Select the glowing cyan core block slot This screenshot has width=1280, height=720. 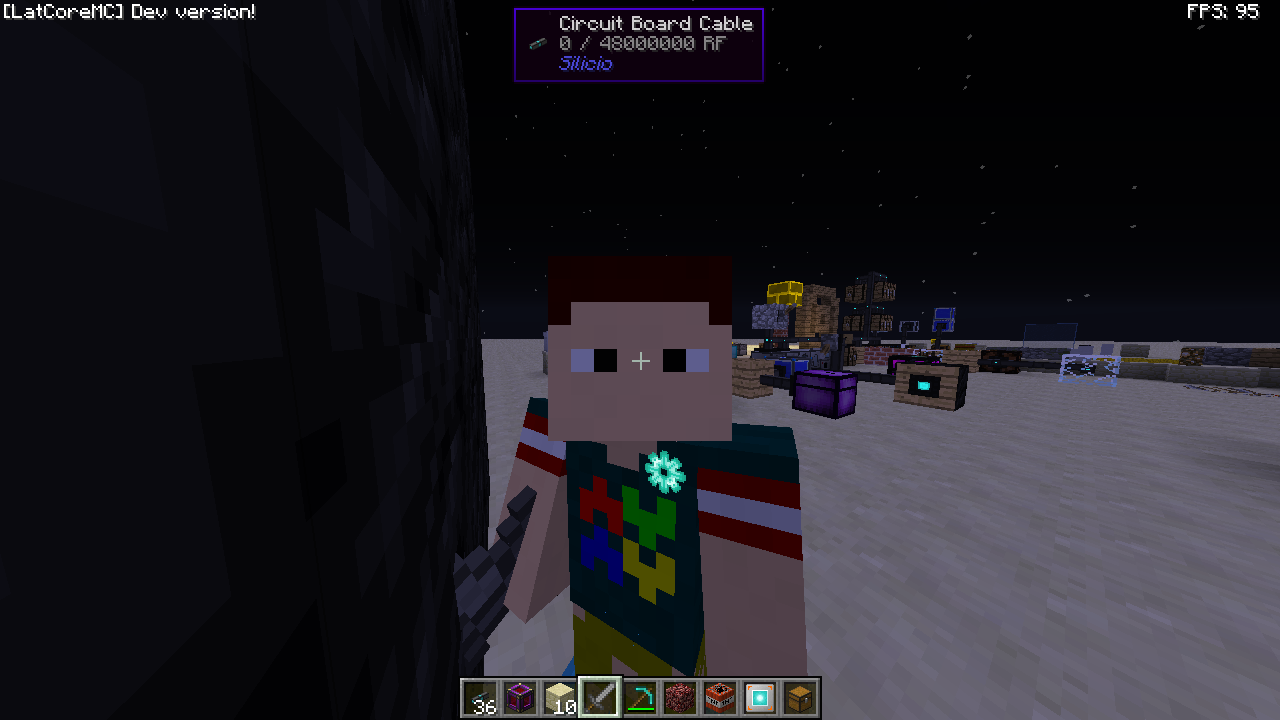click(760, 697)
